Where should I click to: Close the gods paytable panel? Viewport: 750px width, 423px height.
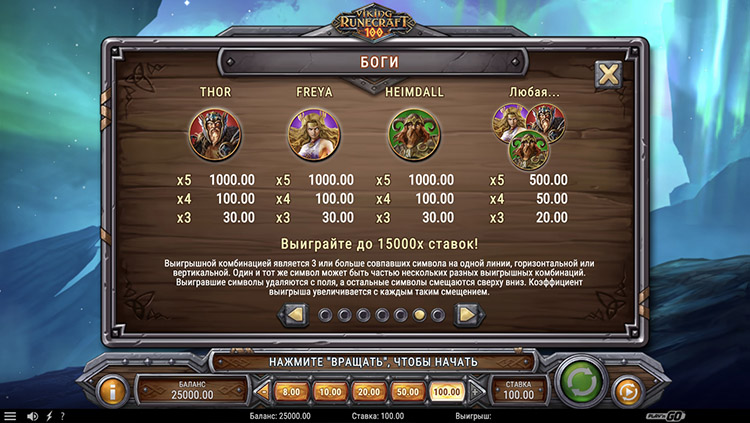(x=607, y=74)
